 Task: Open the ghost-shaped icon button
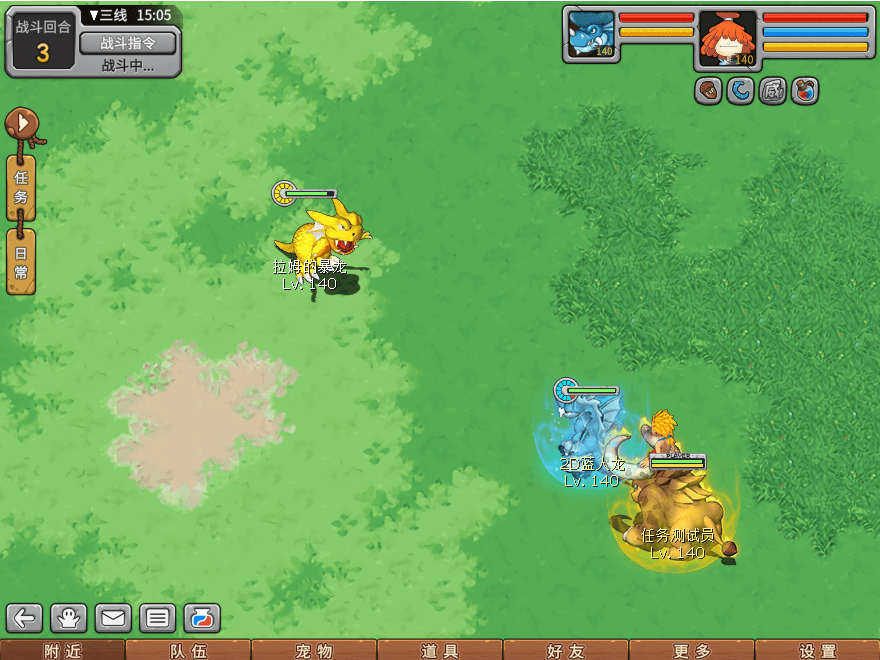69,618
